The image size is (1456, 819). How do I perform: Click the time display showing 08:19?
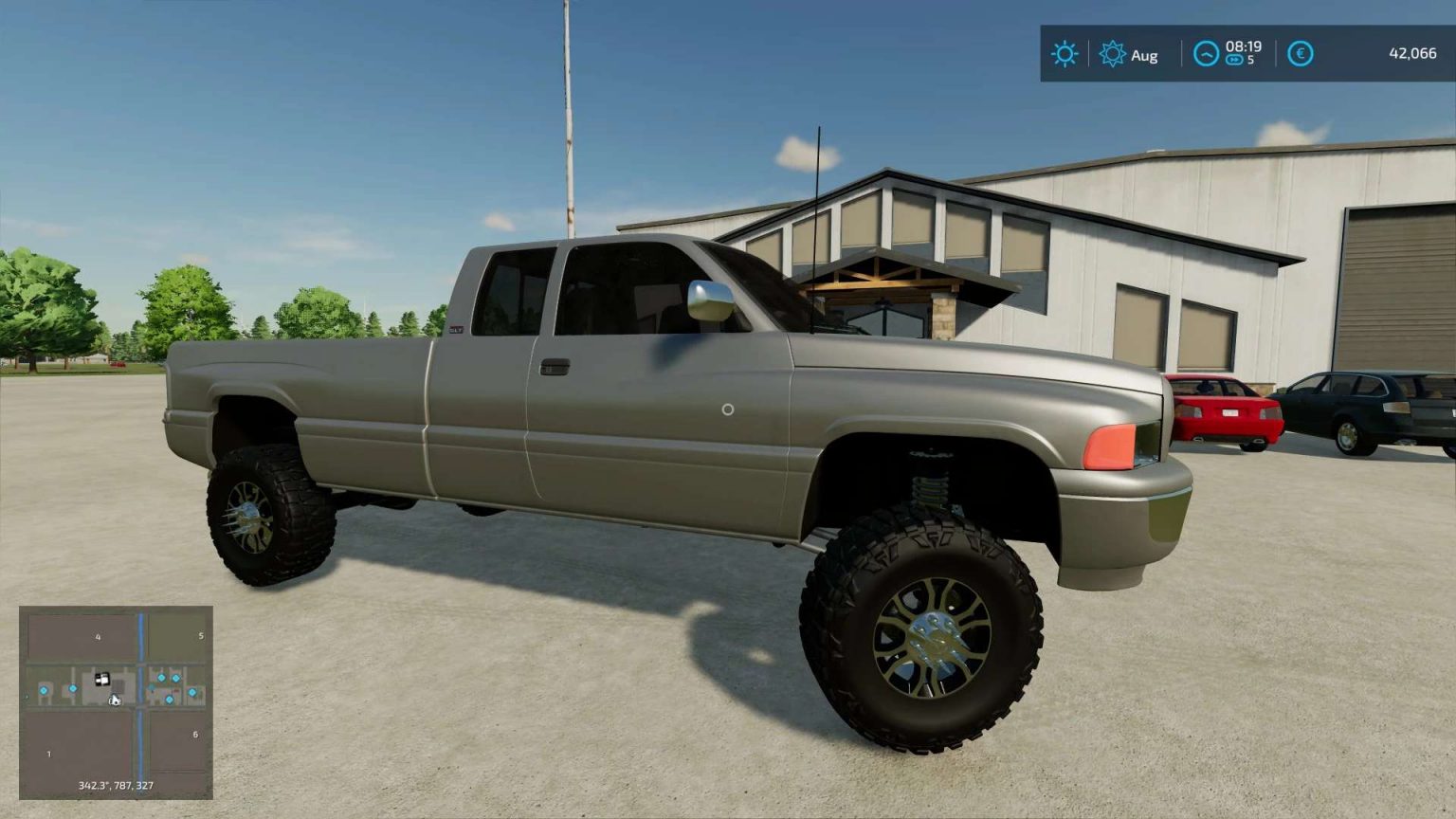pyautogui.click(x=1245, y=46)
